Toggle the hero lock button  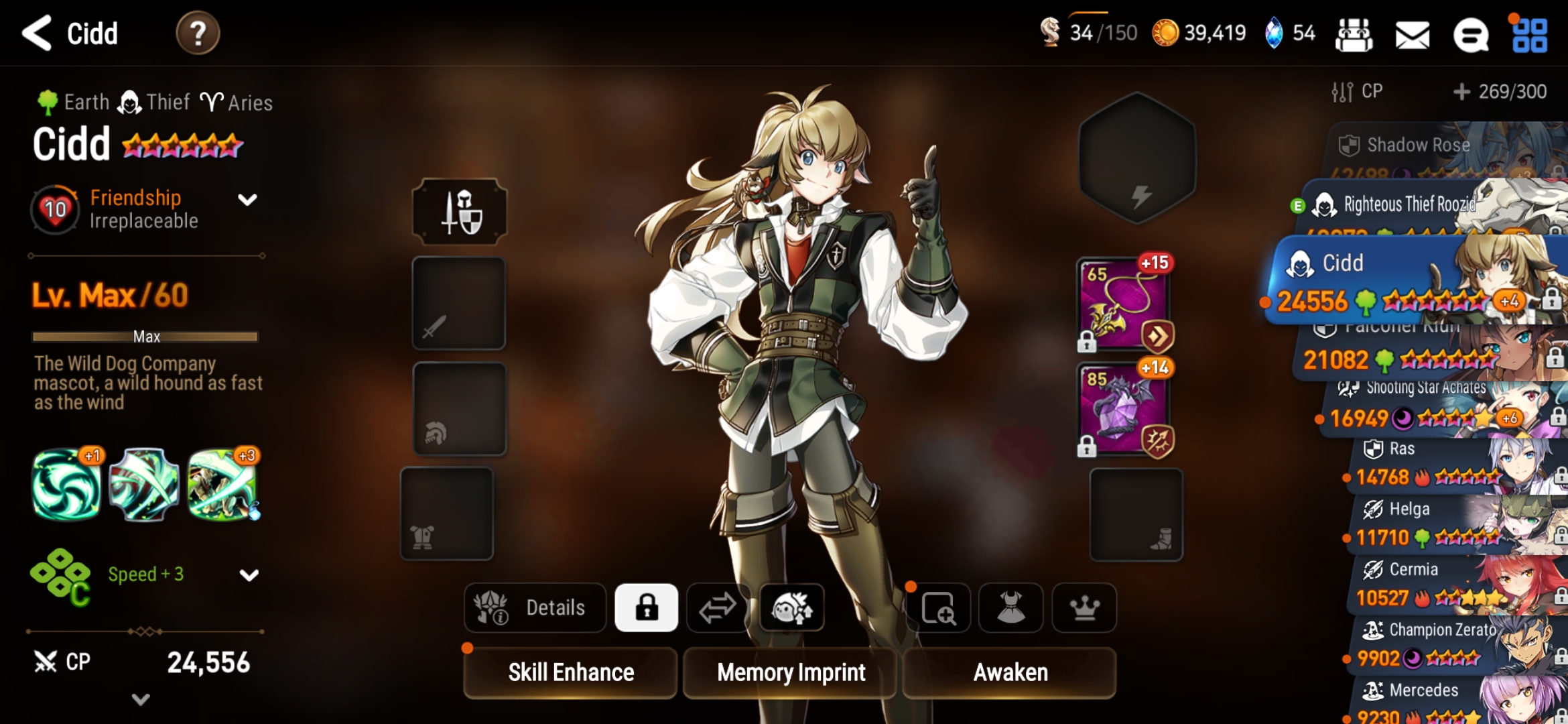[646, 607]
